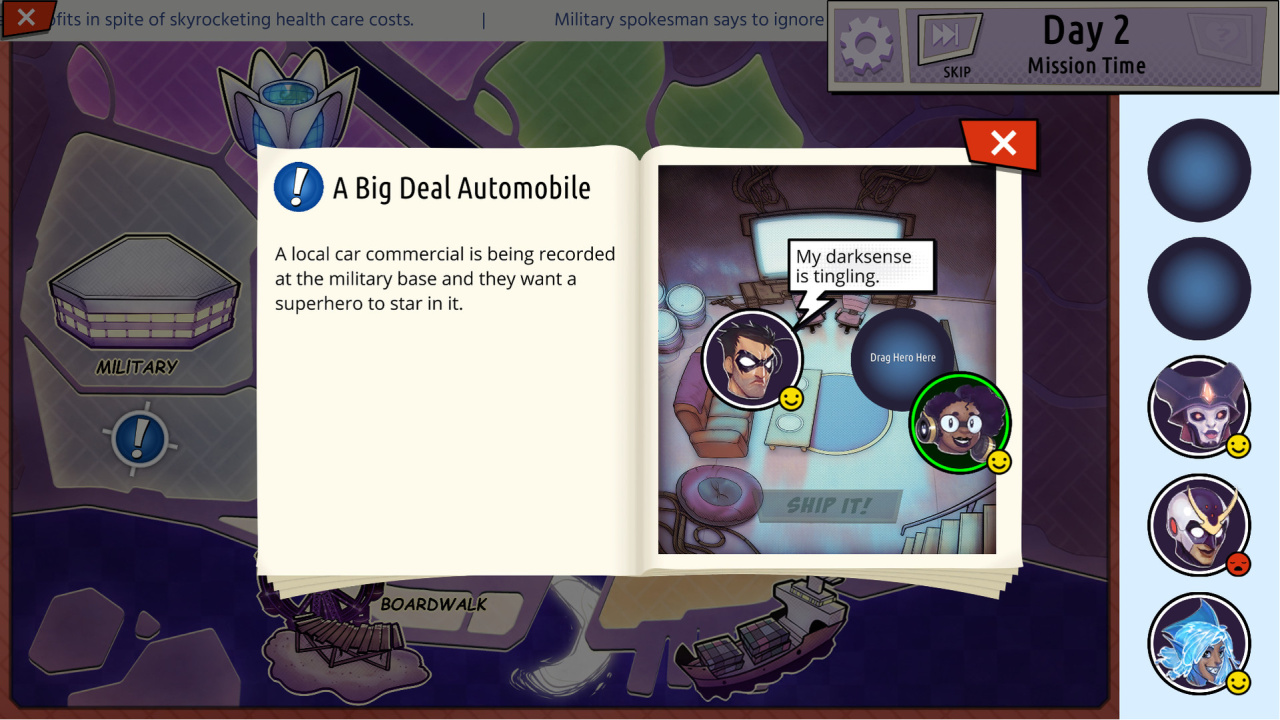Select the pale hooded villain hero portrait
The image size is (1280, 720).
click(1198, 407)
